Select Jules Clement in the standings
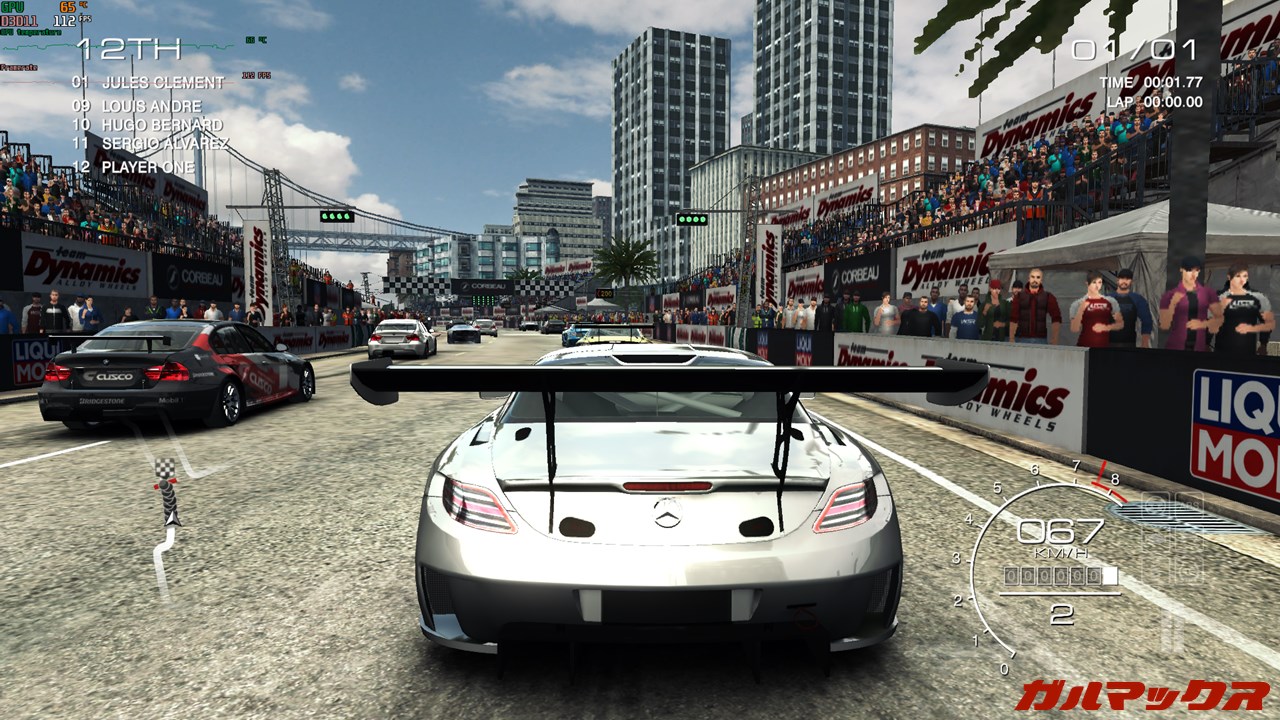Screen dimensions: 1280x720 (x=148, y=82)
